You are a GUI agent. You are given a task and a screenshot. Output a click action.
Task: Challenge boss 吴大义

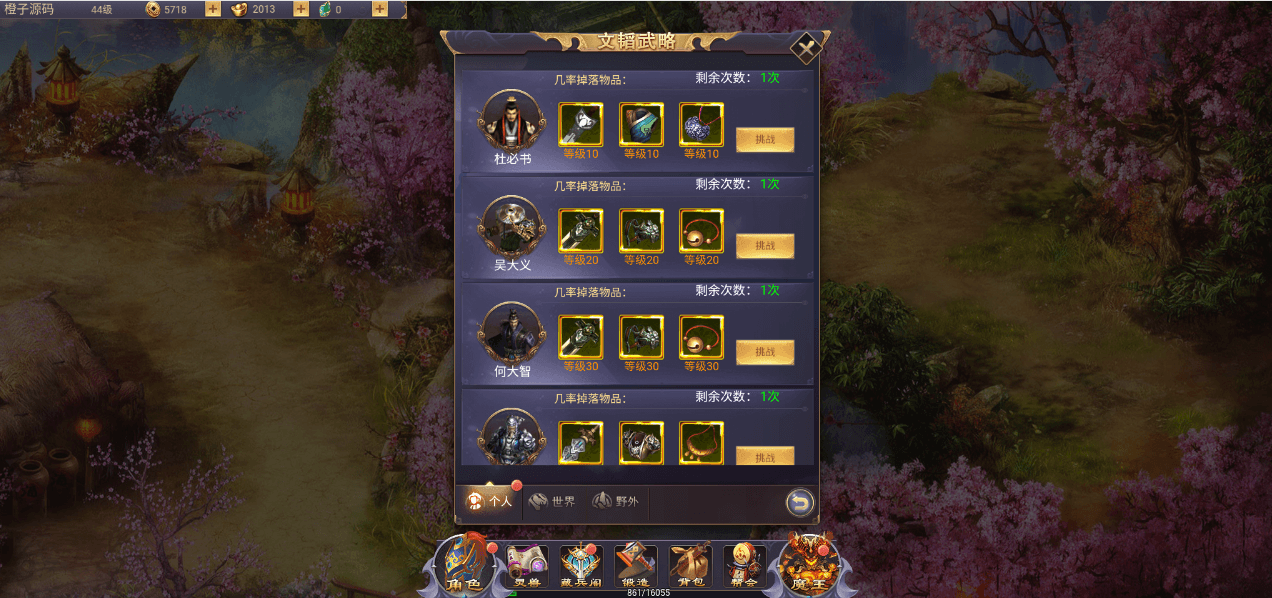pyautogui.click(x=765, y=246)
